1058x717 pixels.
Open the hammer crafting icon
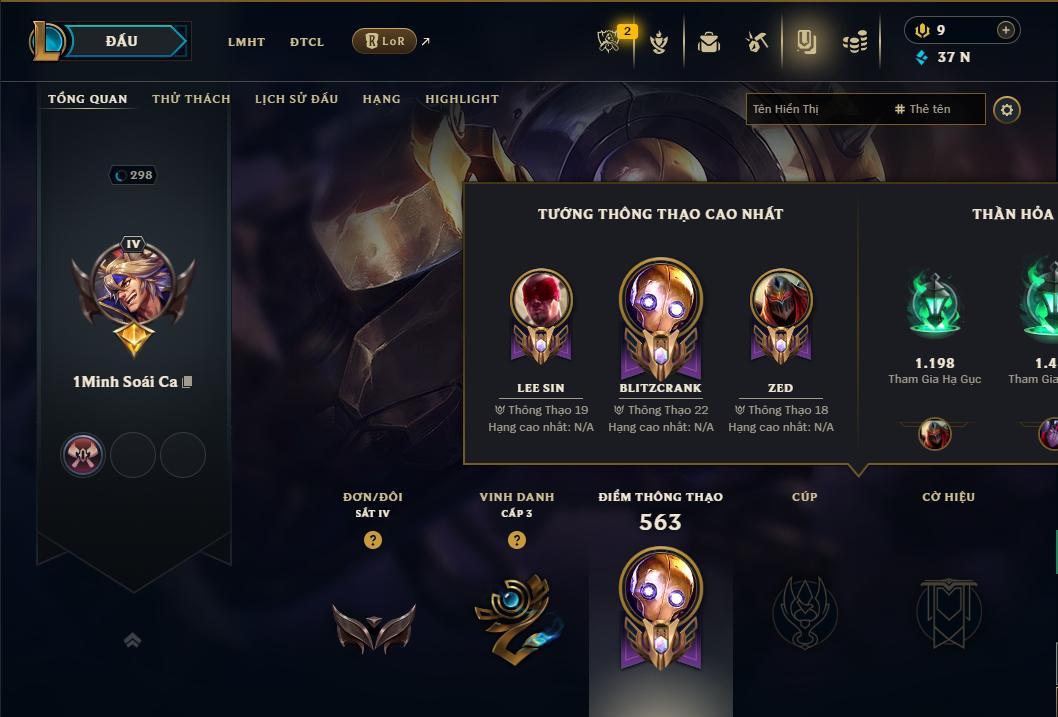coord(756,42)
